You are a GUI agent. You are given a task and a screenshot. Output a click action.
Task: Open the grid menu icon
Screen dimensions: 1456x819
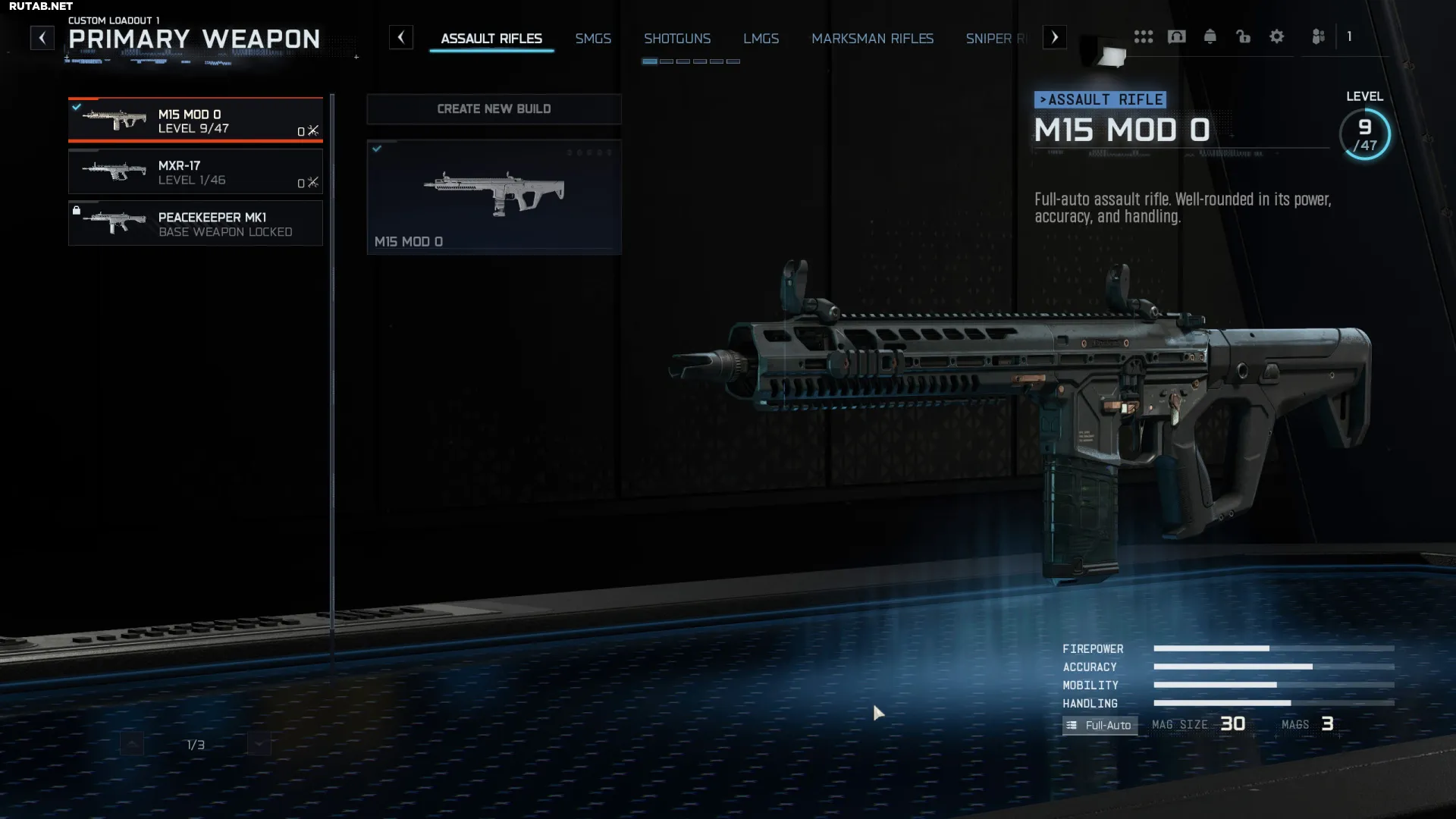click(x=1144, y=36)
